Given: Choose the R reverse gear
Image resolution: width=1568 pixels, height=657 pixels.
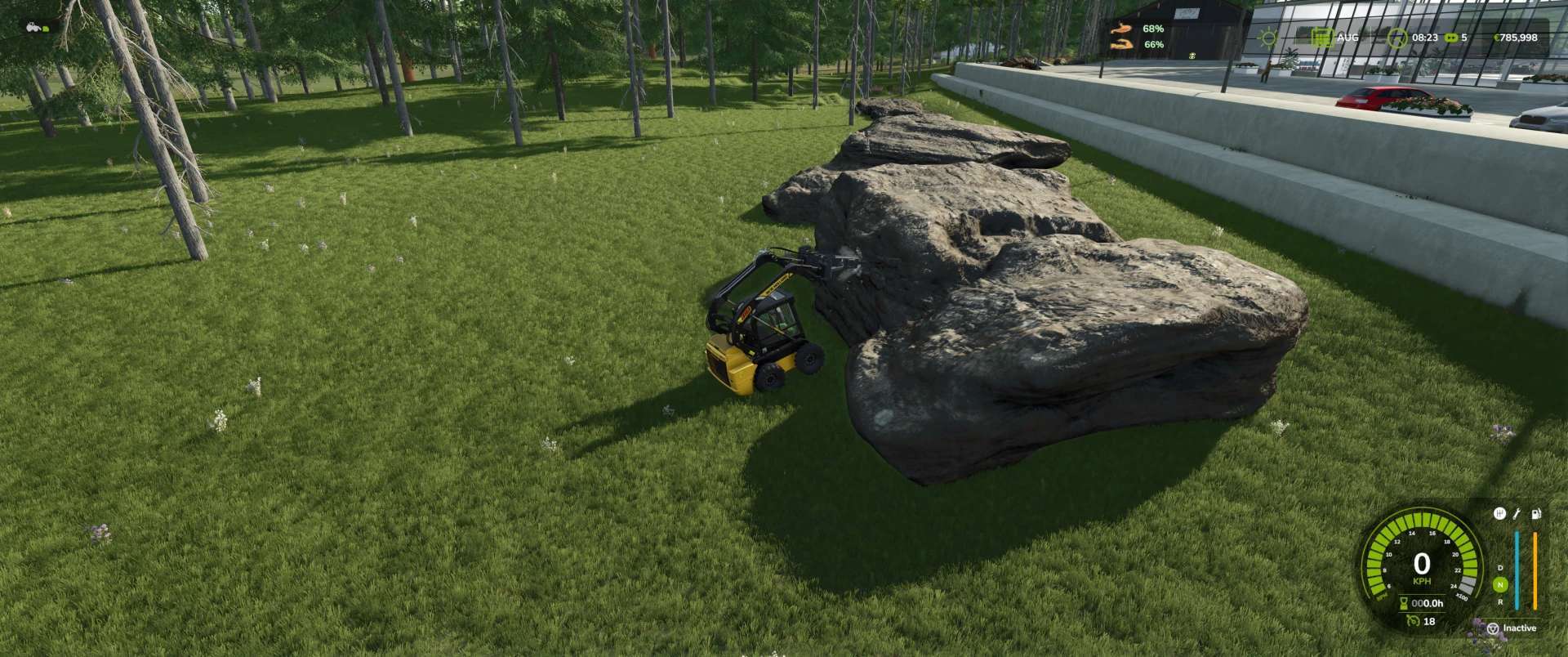Looking at the screenshot, I should (x=1500, y=602).
